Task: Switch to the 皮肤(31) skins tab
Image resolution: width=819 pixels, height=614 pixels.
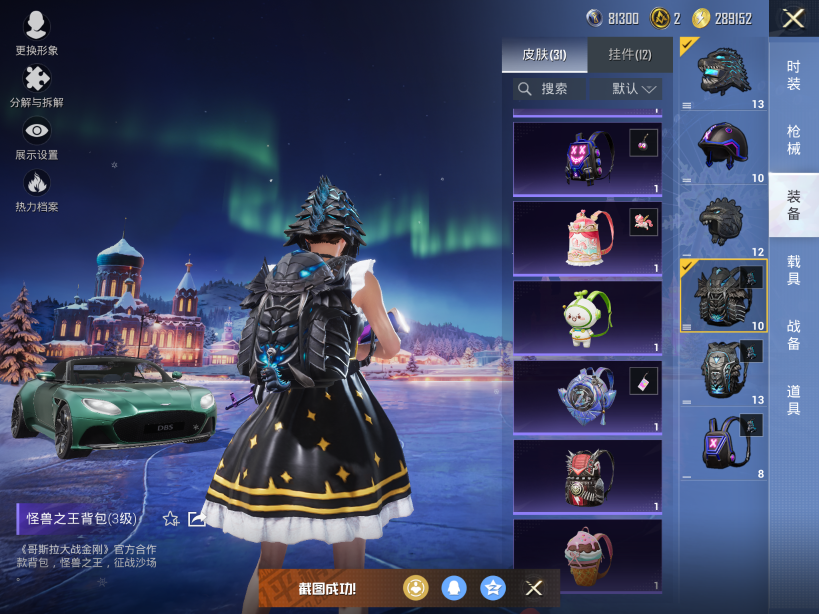Action: [544, 55]
